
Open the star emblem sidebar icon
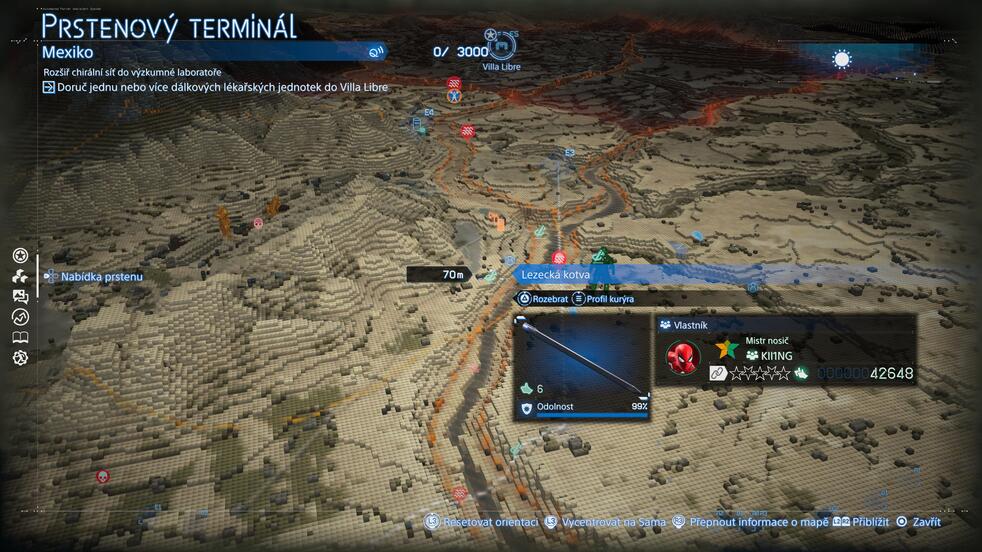(20, 256)
